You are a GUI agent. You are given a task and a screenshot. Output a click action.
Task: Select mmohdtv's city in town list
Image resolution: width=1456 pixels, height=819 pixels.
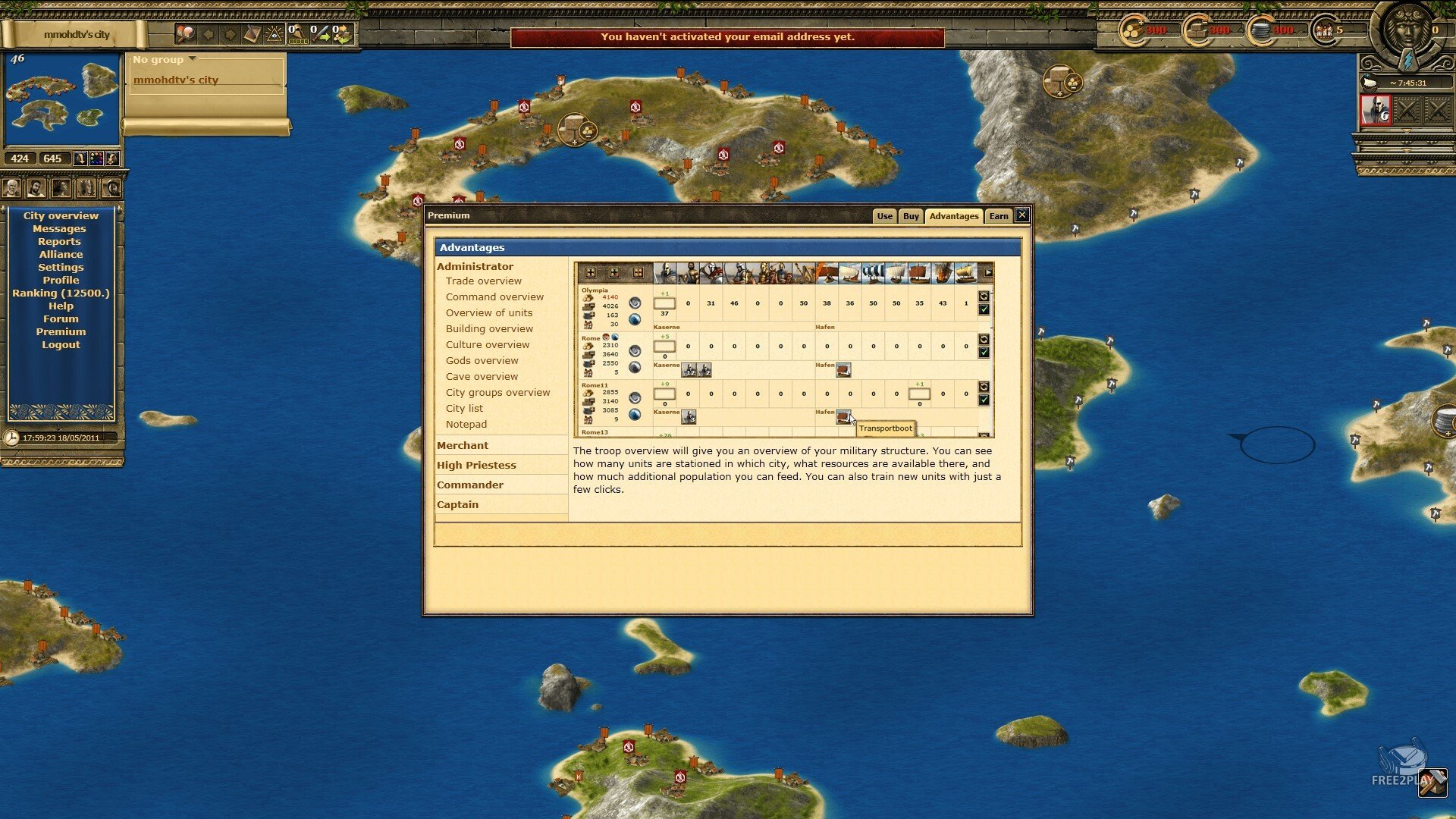pyautogui.click(x=176, y=80)
